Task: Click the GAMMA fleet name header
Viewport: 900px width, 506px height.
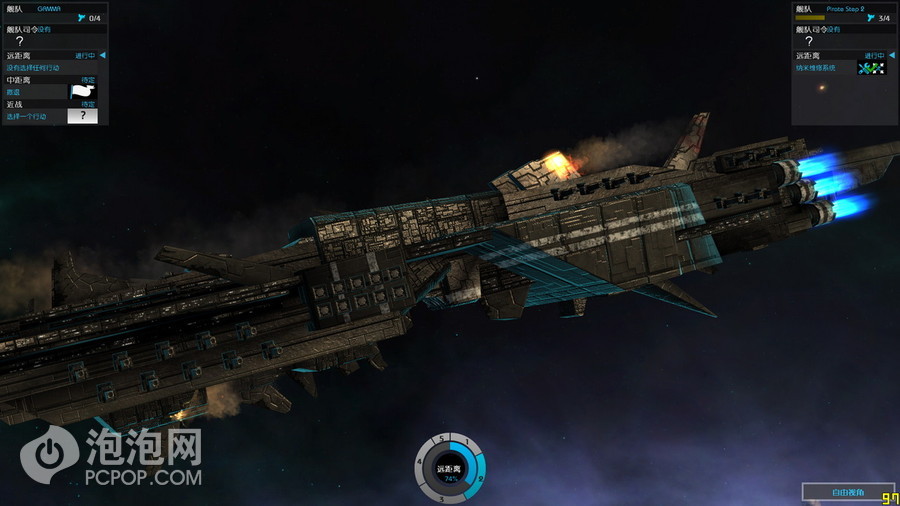Action: (49, 8)
